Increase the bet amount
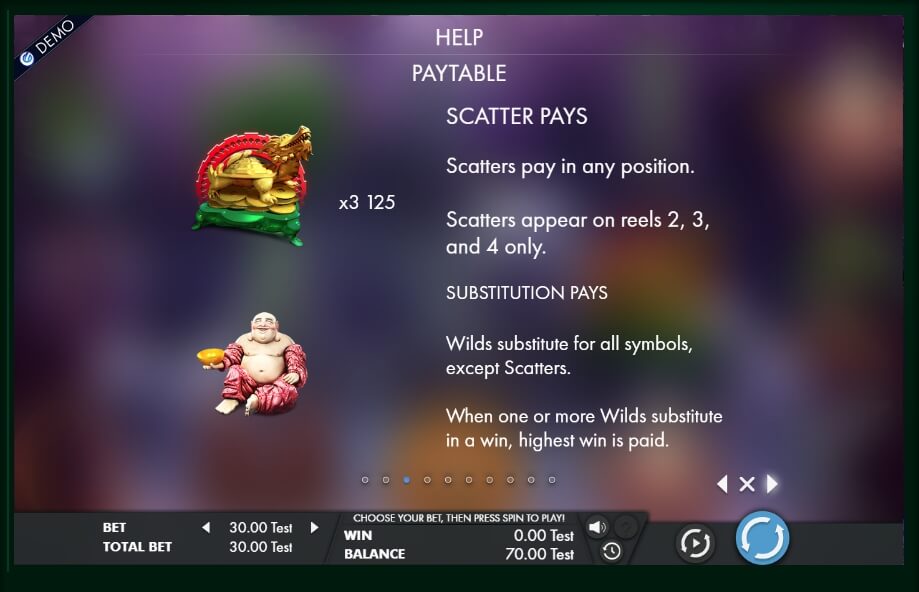919x592 pixels. pyautogui.click(x=314, y=527)
